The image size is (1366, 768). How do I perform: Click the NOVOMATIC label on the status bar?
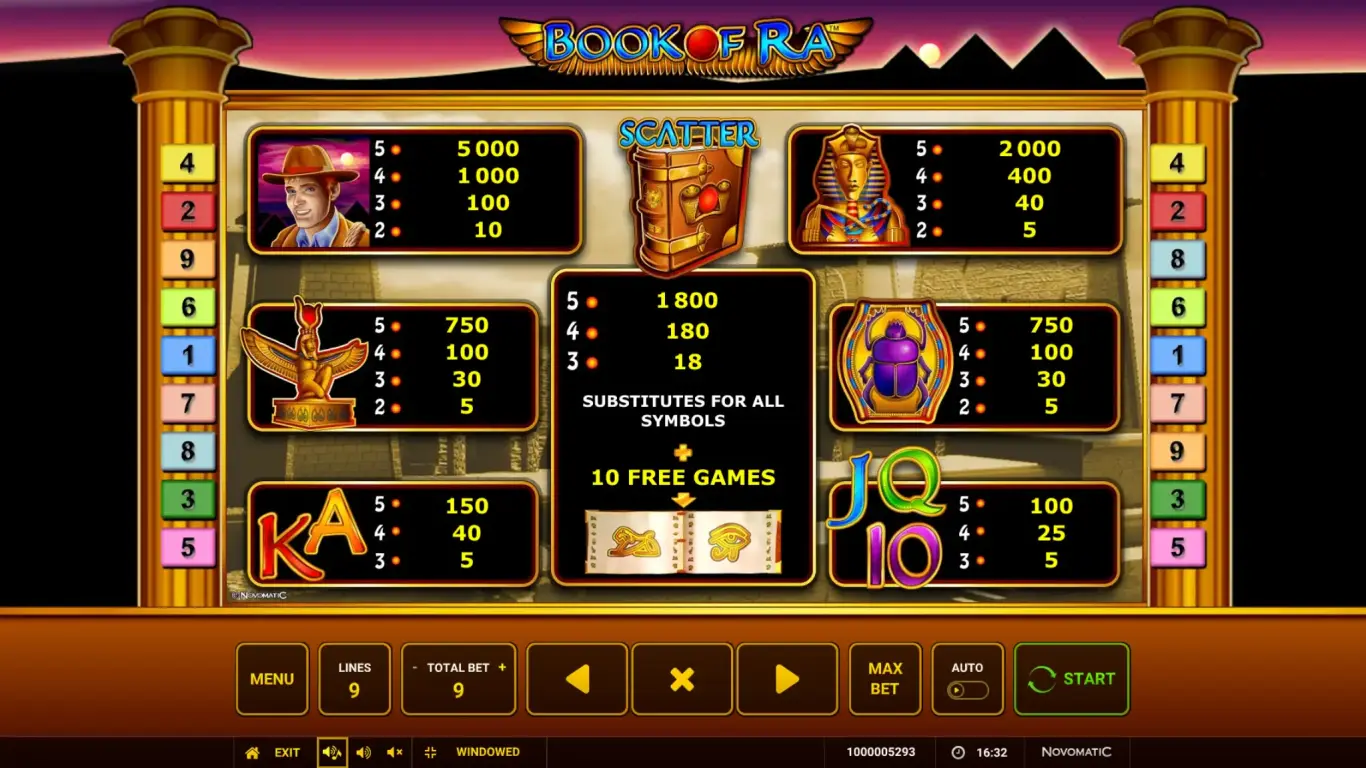[1075, 752]
